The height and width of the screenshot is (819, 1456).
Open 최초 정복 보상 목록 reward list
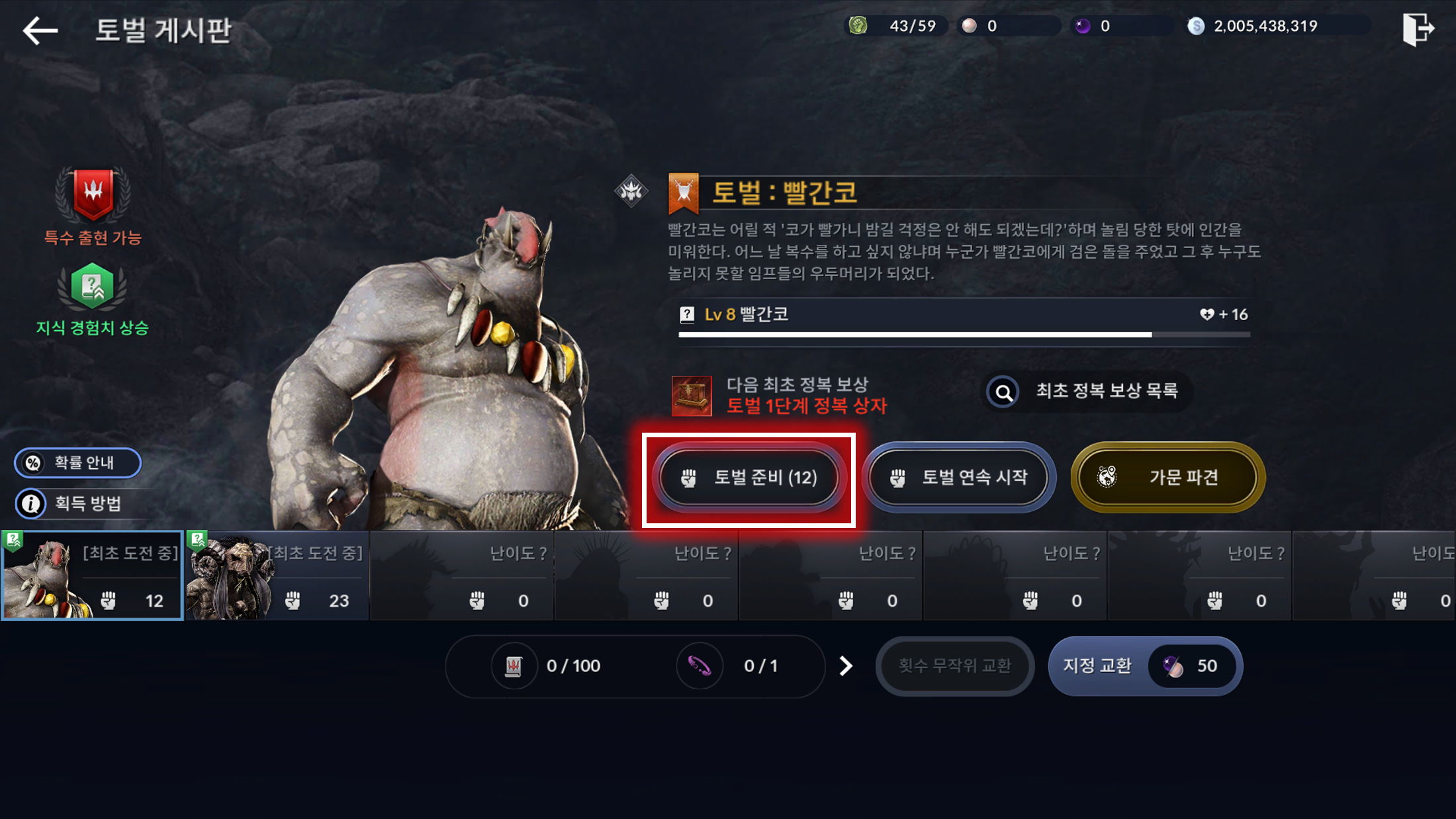point(1087,392)
